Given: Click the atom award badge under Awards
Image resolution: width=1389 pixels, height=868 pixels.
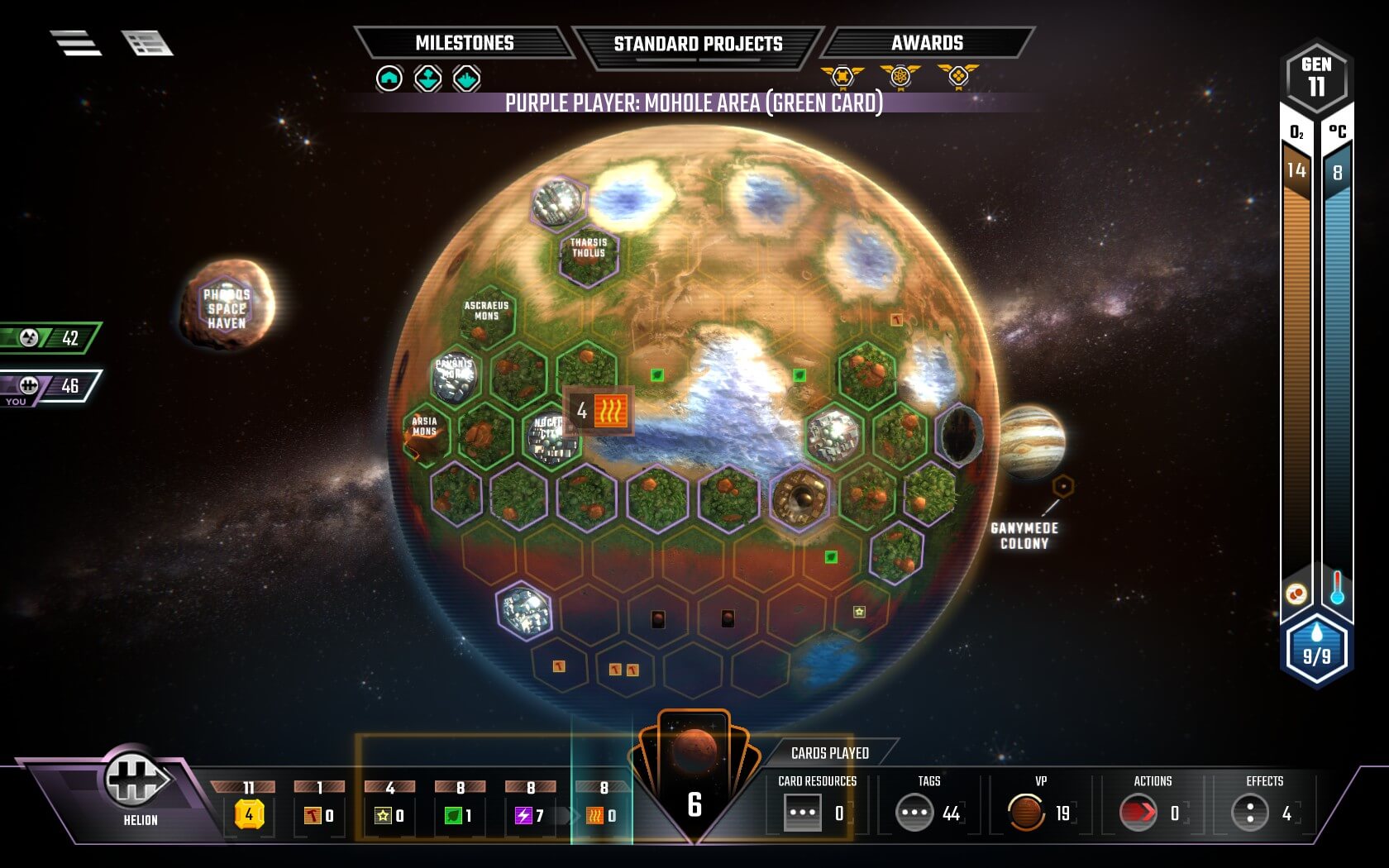Looking at the screenshot, I should tap(900, 76).
